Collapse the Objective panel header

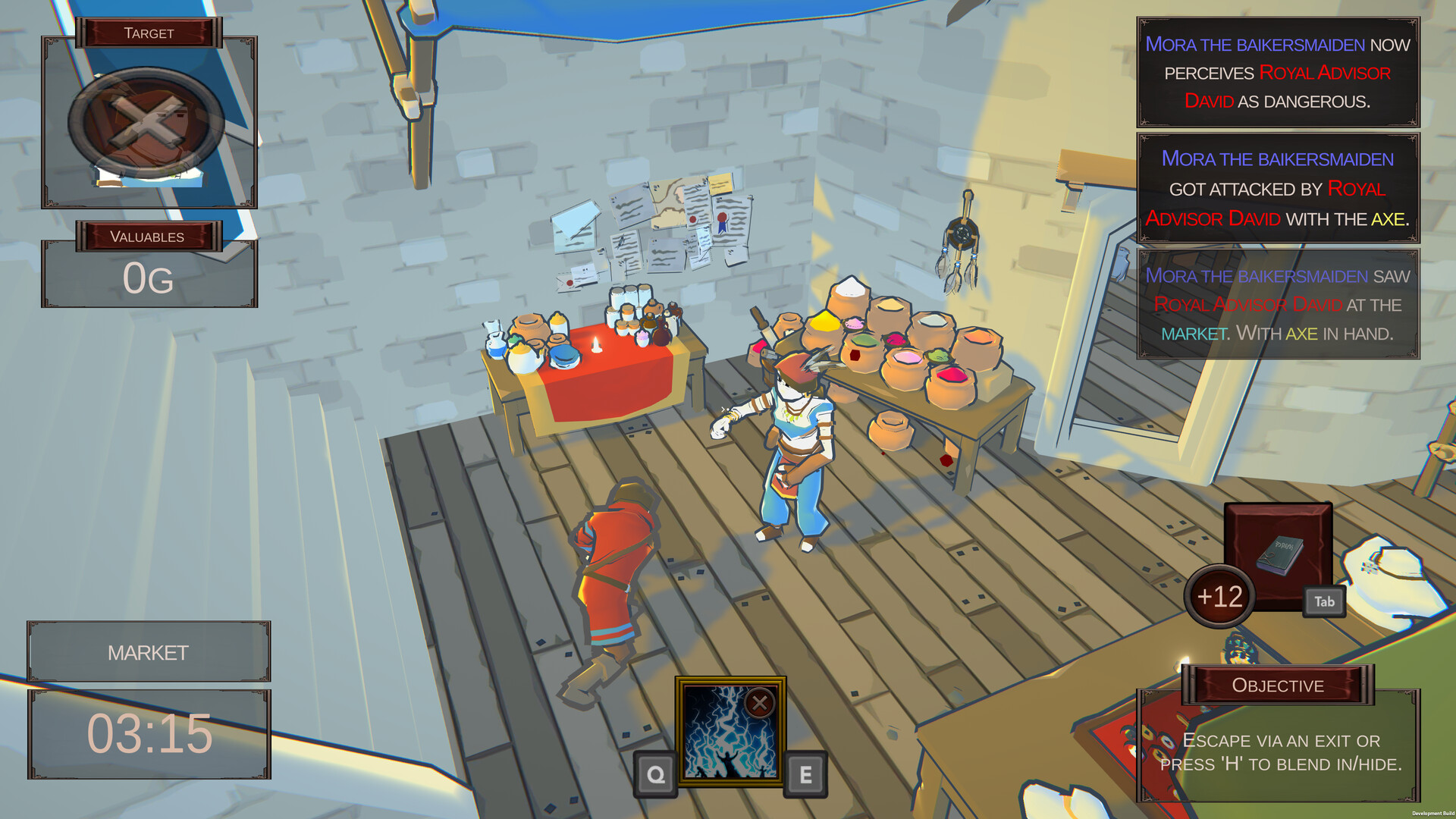pos(1278,685)
